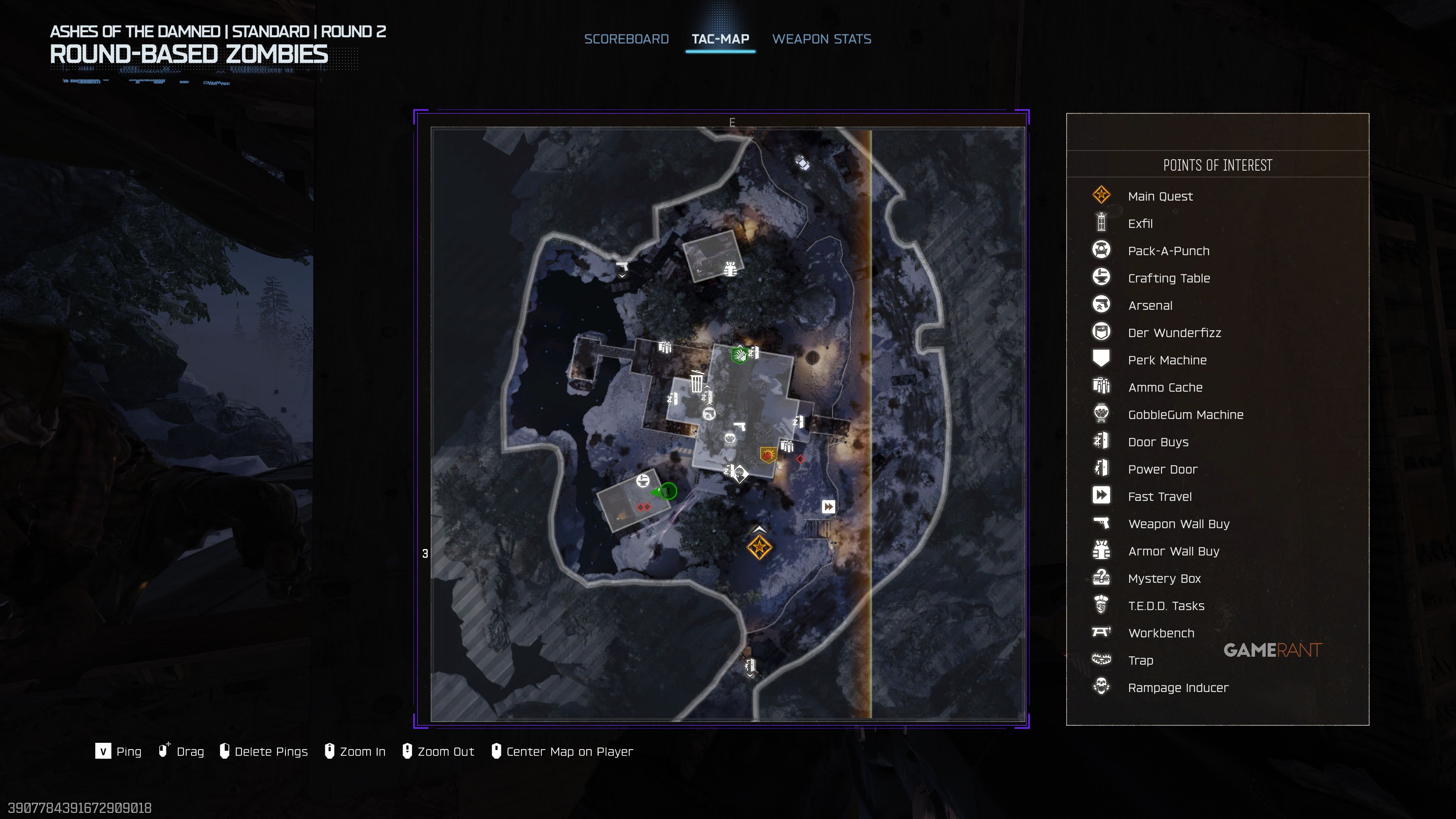Choose the Main Quest legend entry
1456x819 pixels.
(x=1160, y=196)
